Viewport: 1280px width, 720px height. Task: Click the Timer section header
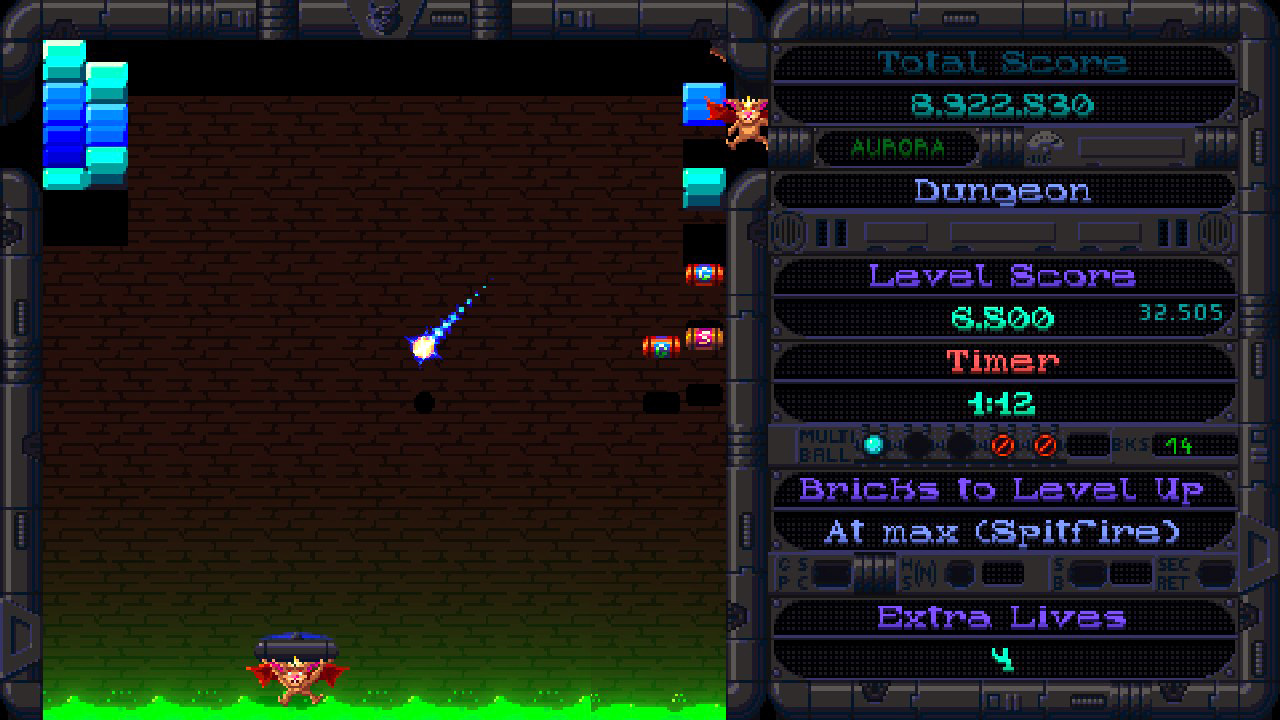[1003, 361]
